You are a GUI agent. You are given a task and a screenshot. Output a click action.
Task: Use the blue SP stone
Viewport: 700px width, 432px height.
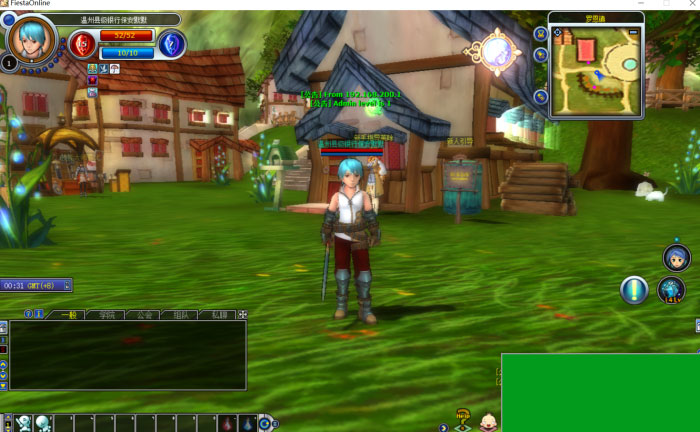(172, 43)
